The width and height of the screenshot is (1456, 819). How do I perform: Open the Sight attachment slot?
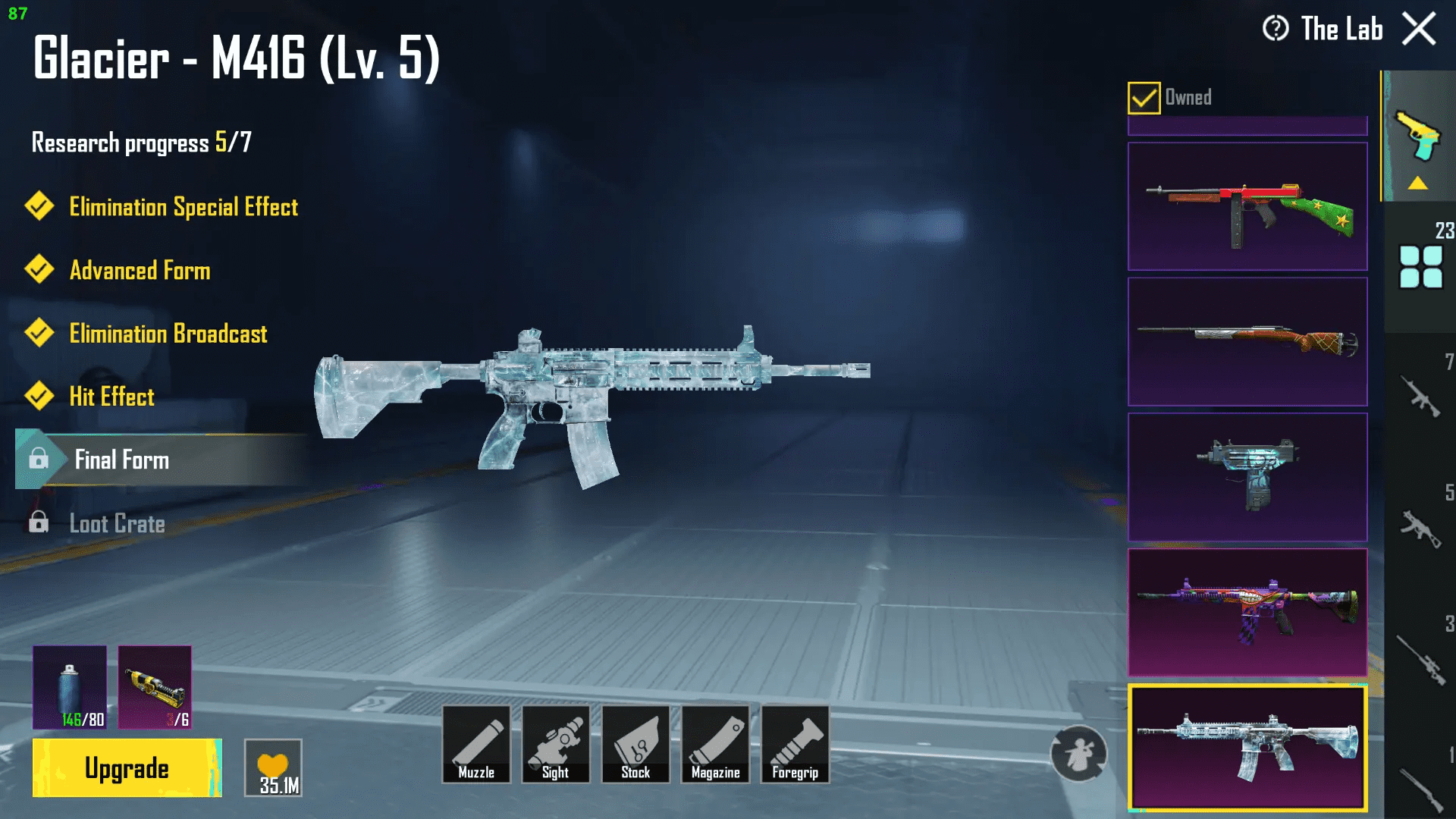[556, 743]
